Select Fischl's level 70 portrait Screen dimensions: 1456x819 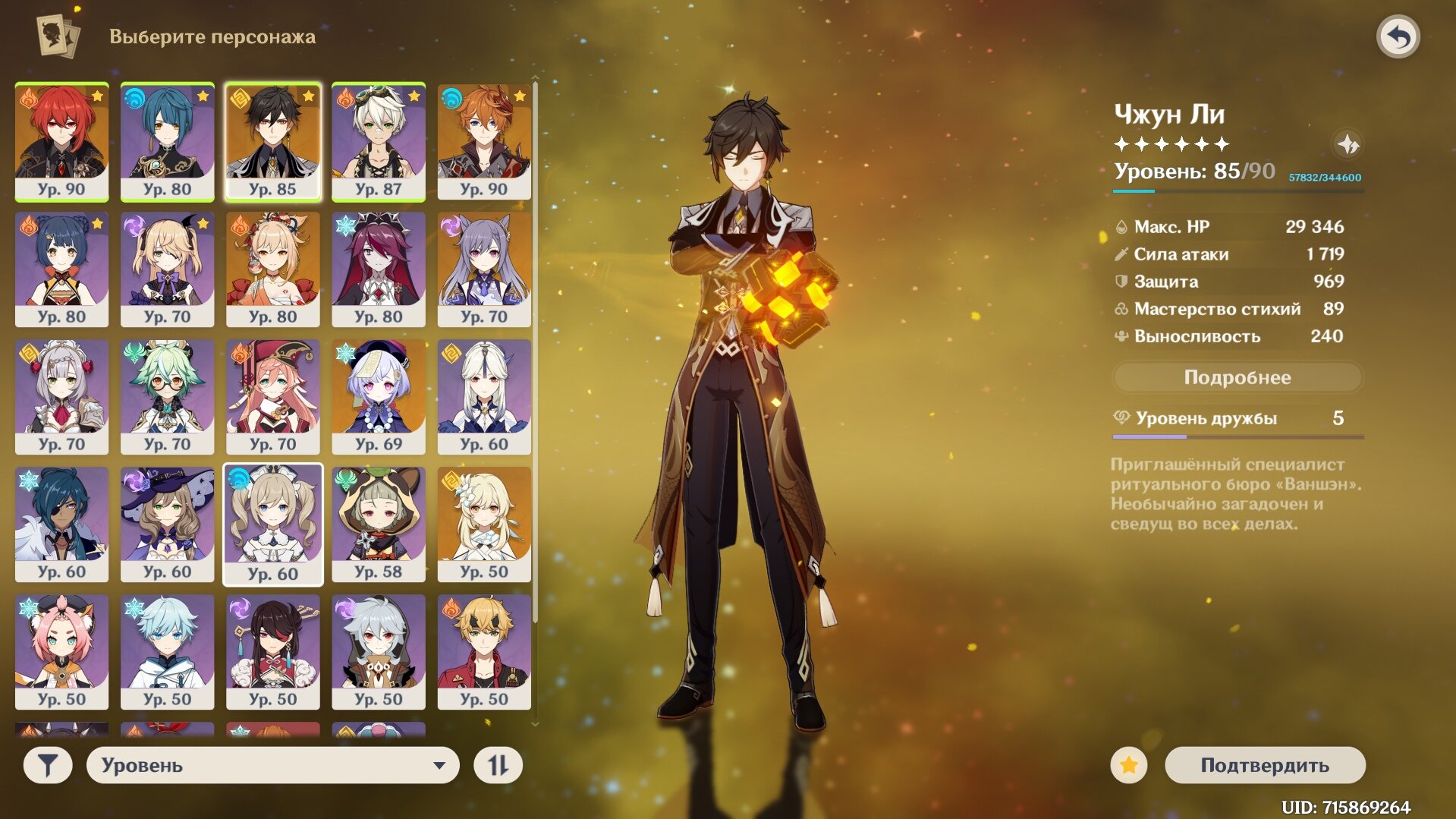(167, 269)
